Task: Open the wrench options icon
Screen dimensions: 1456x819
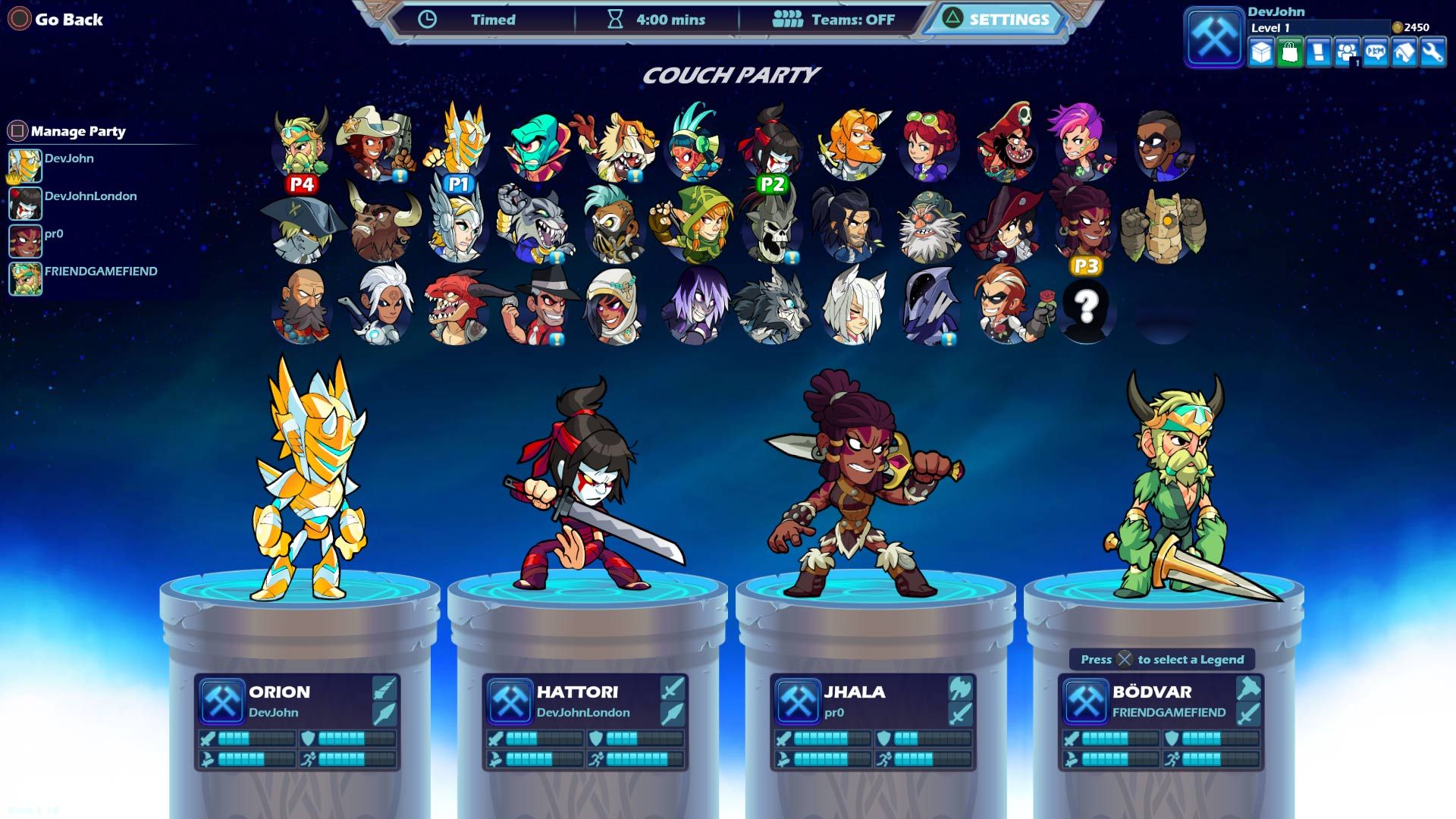Action: (1432, 53)
